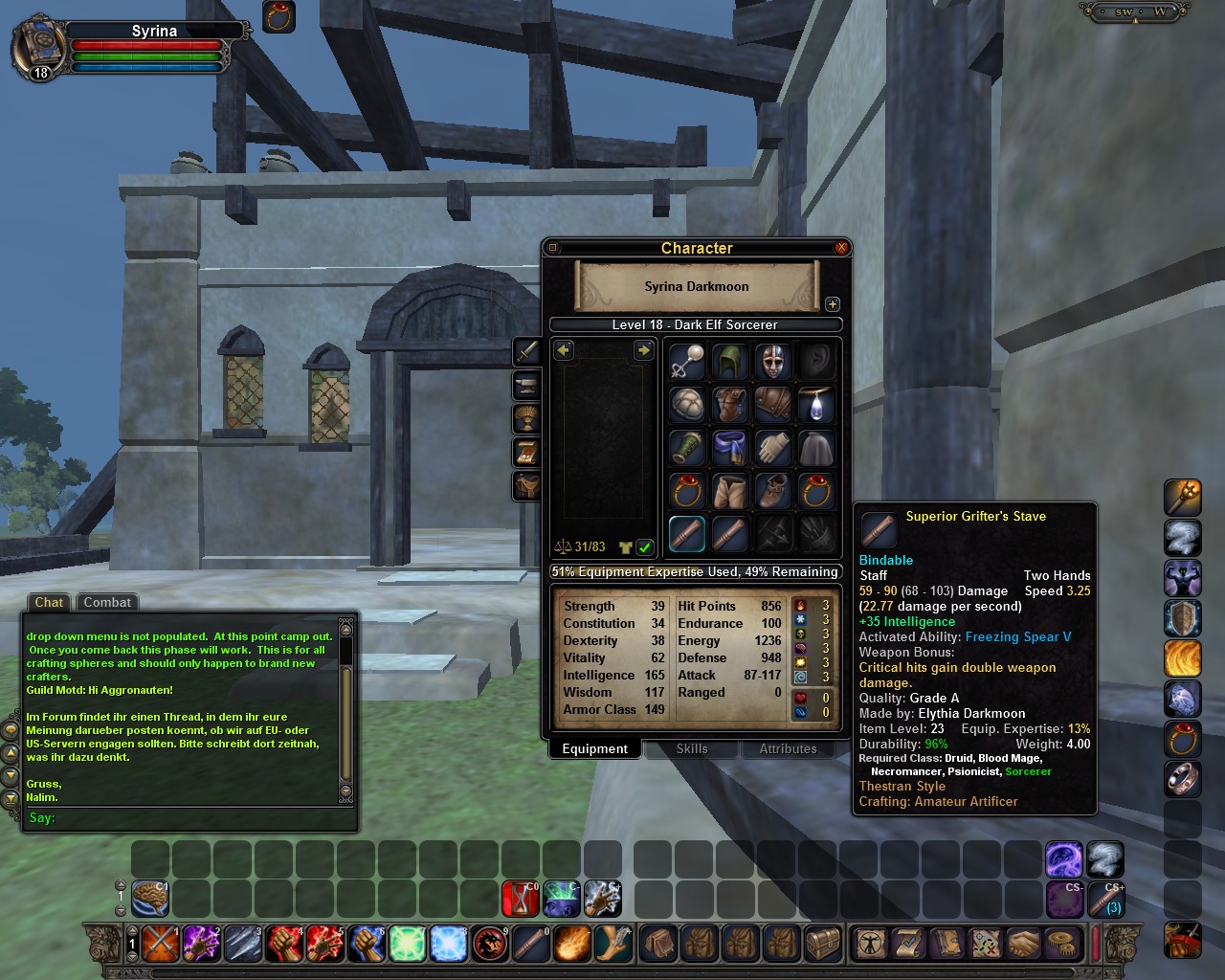Select the green hood equipment slot
The image size is (1225, 980).
tap(729, 362)
